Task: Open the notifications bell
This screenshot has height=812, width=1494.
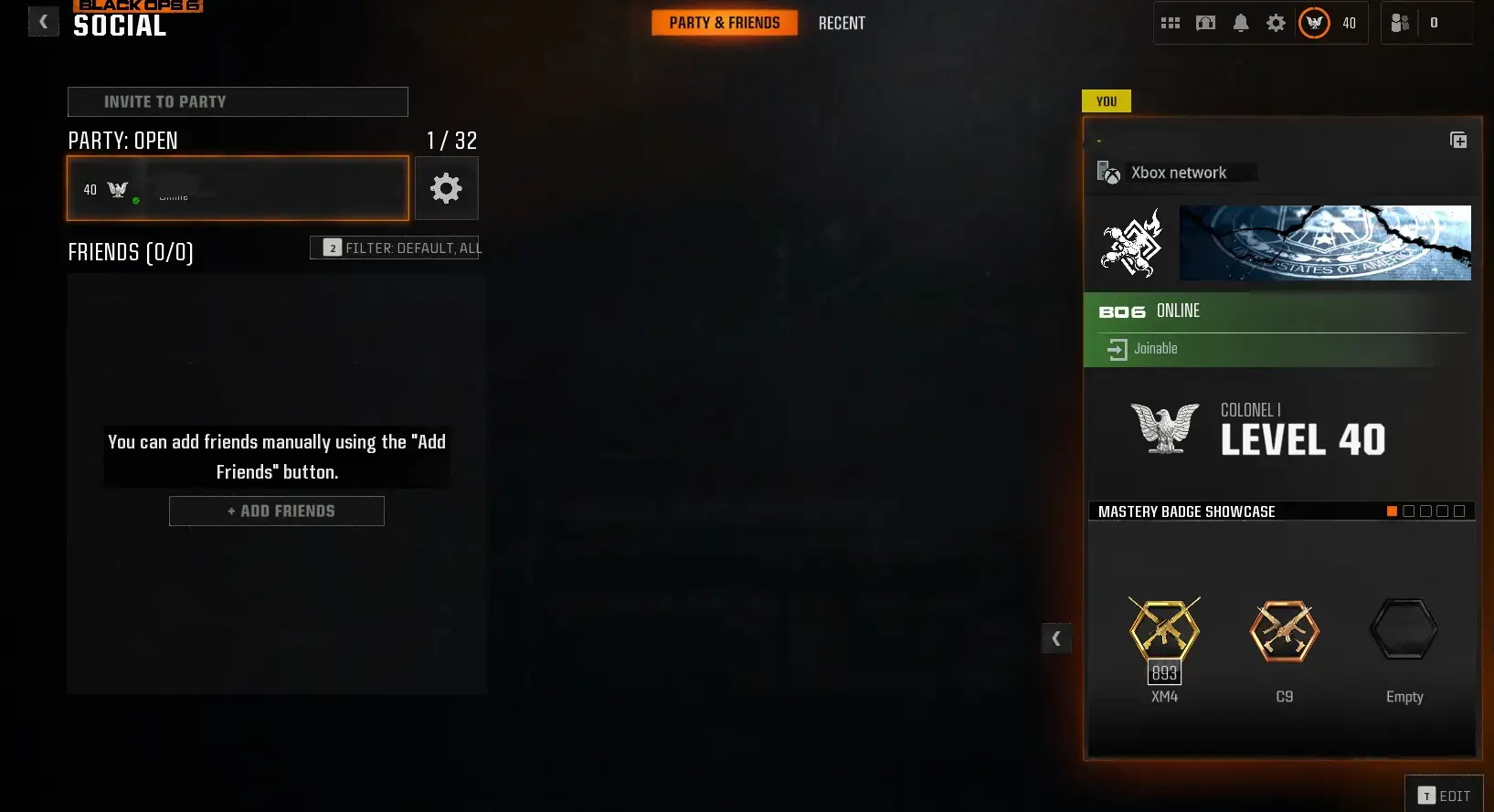Action: (x=1241, y=23)
